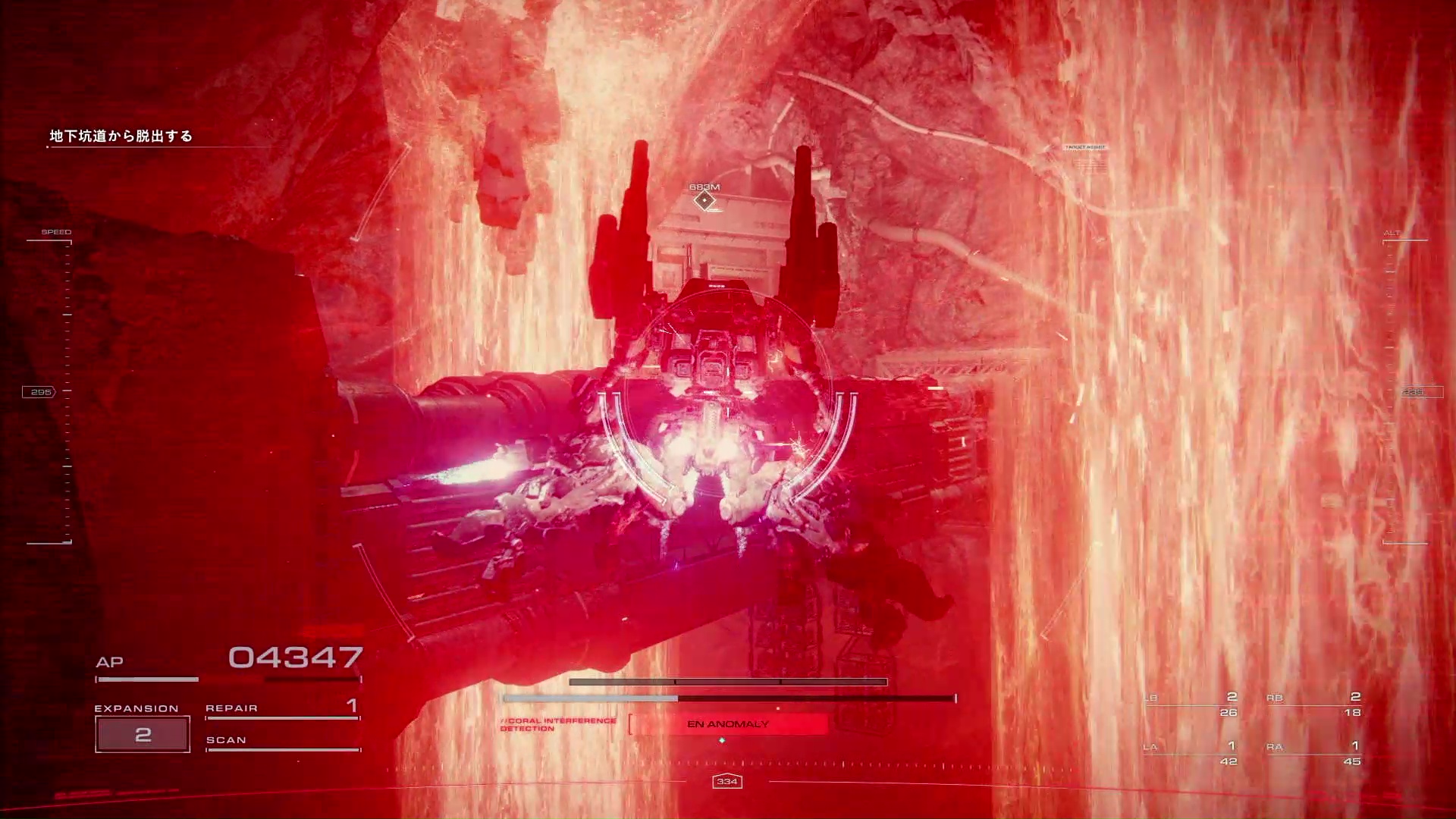The width and height of the screenshot is (1456, 819).
Task: Select the LB shoulder weapon slot
Action: pyautogui.click(x=1191, y=704)
